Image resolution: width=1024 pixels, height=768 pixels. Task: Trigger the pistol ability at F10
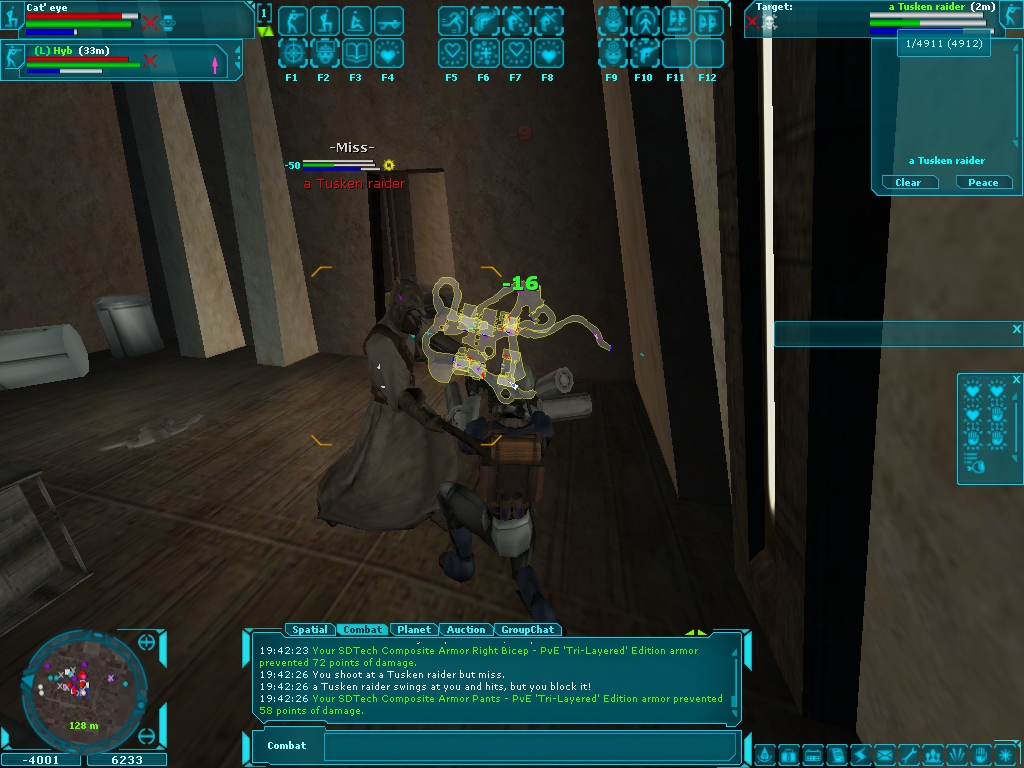tap(644, 52)
